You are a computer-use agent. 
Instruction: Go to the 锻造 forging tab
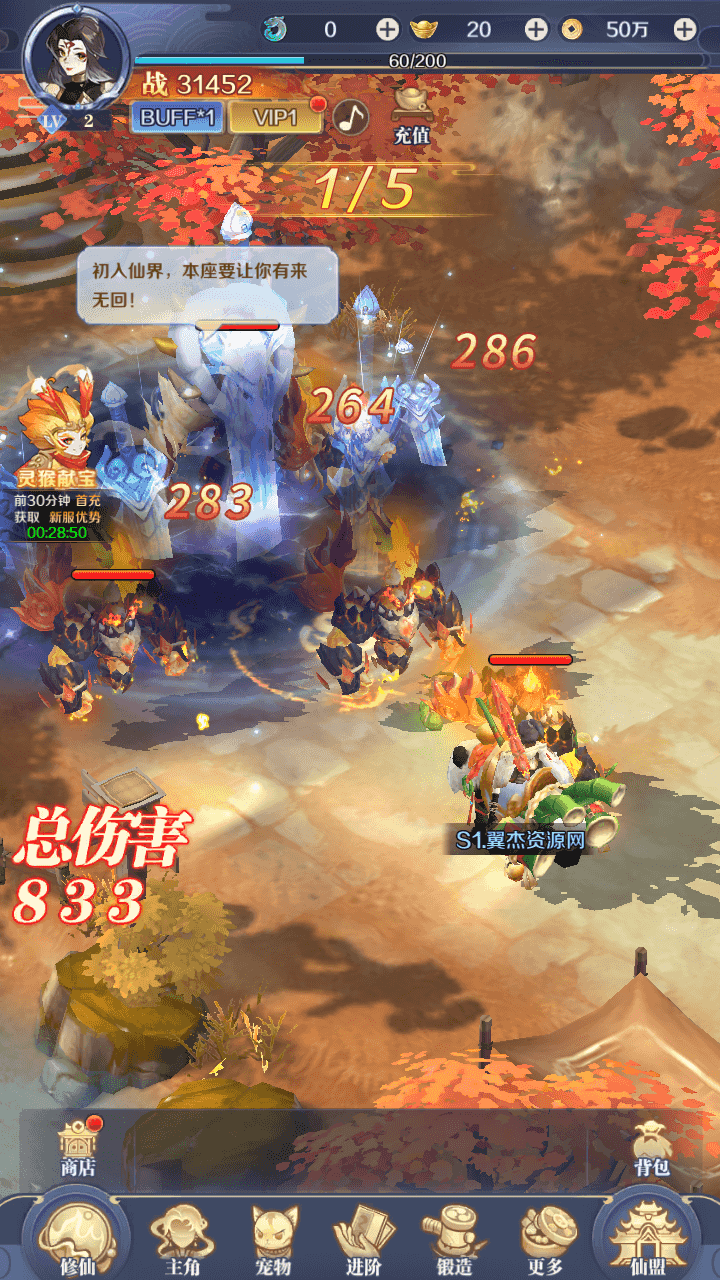(455, 1238)
